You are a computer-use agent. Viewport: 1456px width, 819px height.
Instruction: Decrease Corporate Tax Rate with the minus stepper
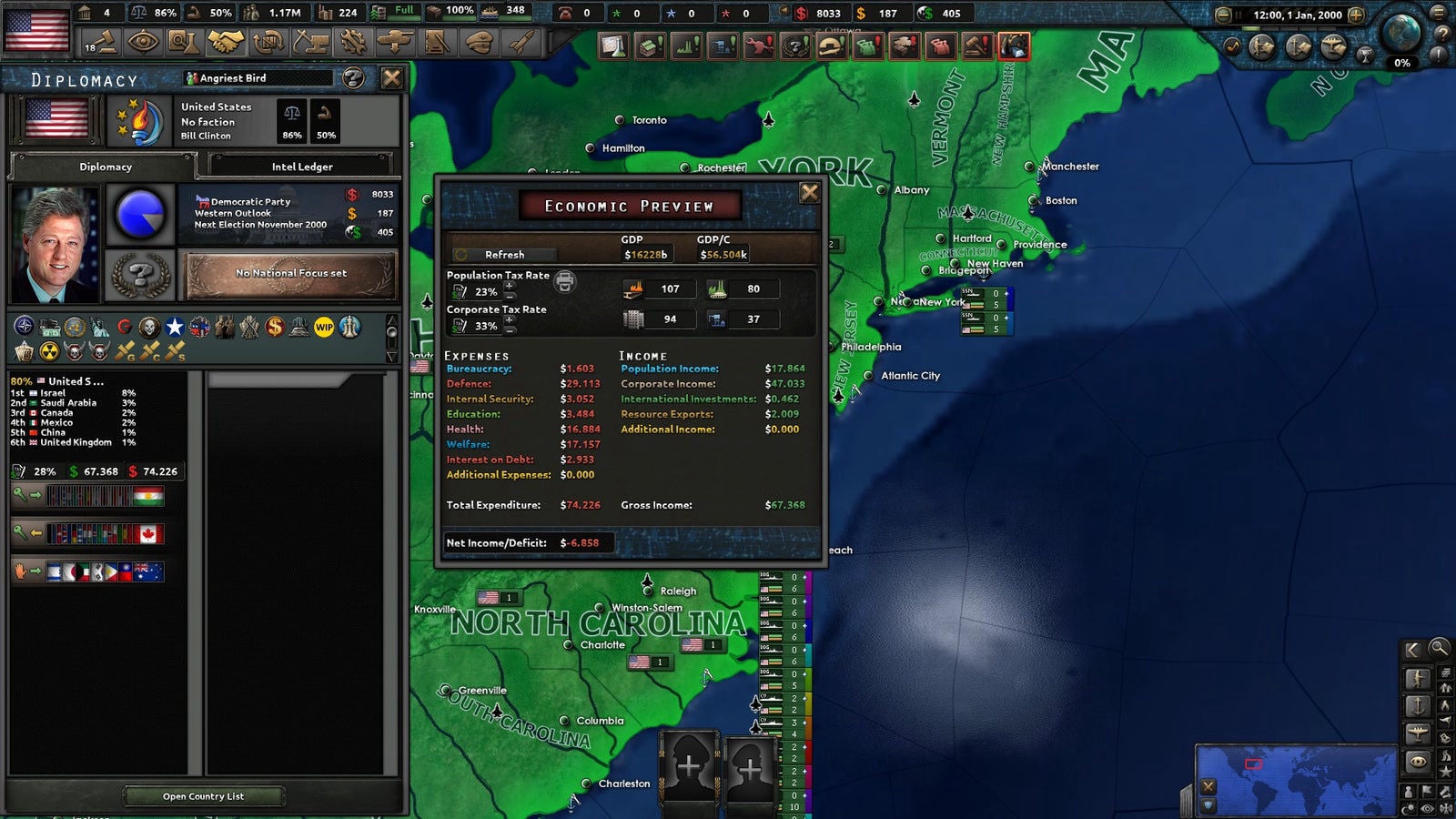[x=510, y=330]
